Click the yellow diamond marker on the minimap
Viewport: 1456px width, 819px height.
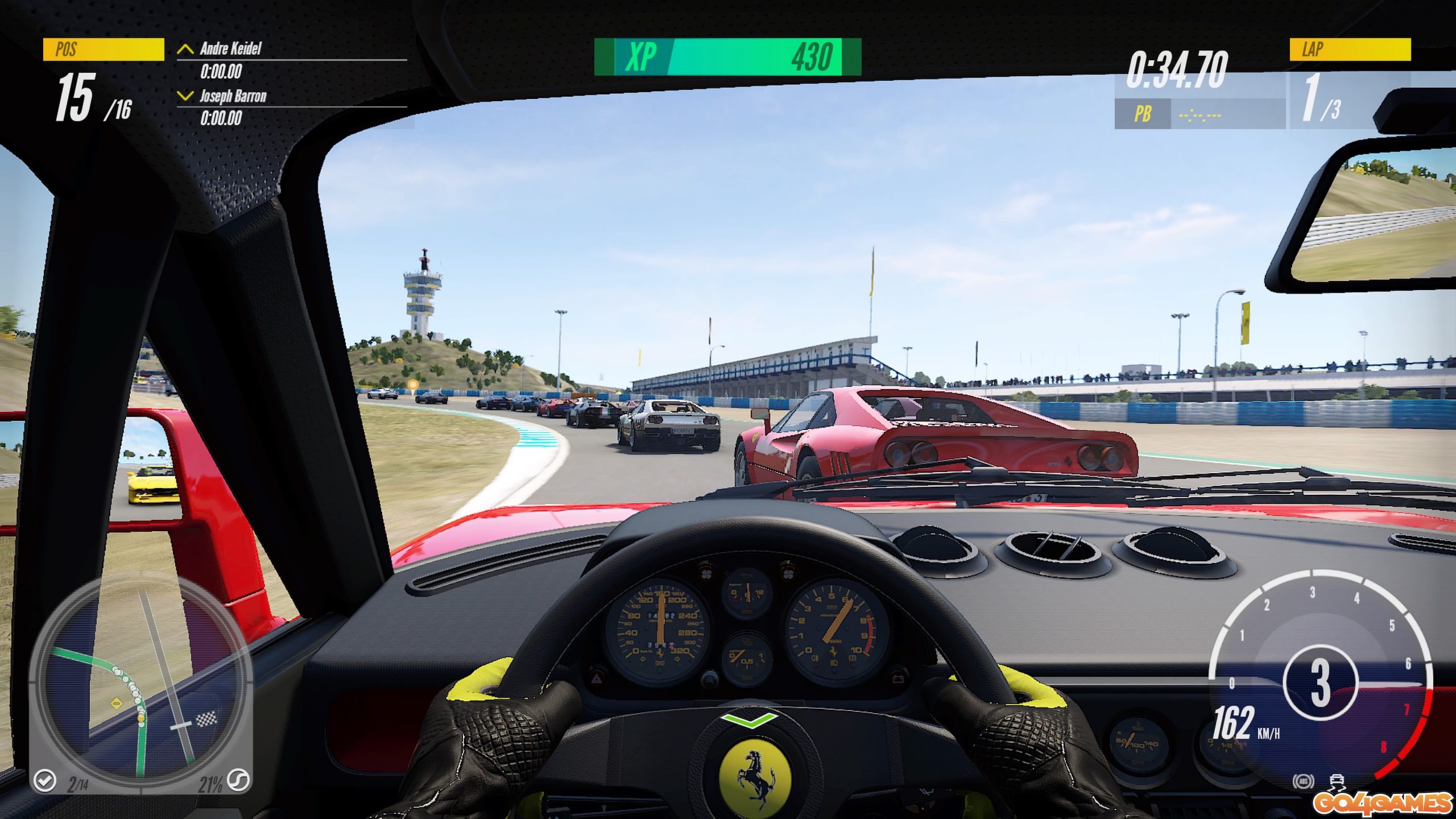click(x=117, y=704)
